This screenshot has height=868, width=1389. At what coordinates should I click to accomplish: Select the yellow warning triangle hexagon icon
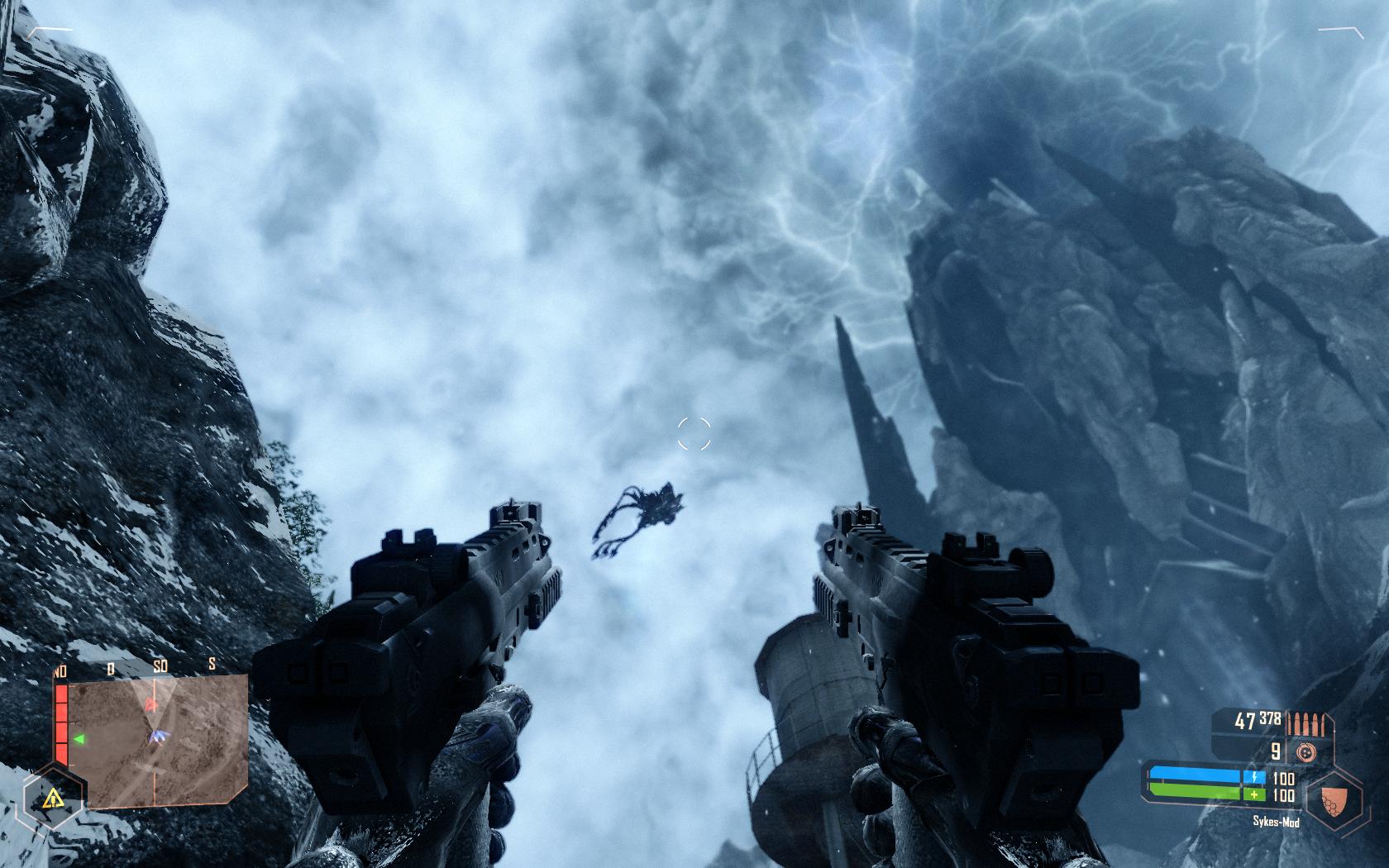pos(54,799)
